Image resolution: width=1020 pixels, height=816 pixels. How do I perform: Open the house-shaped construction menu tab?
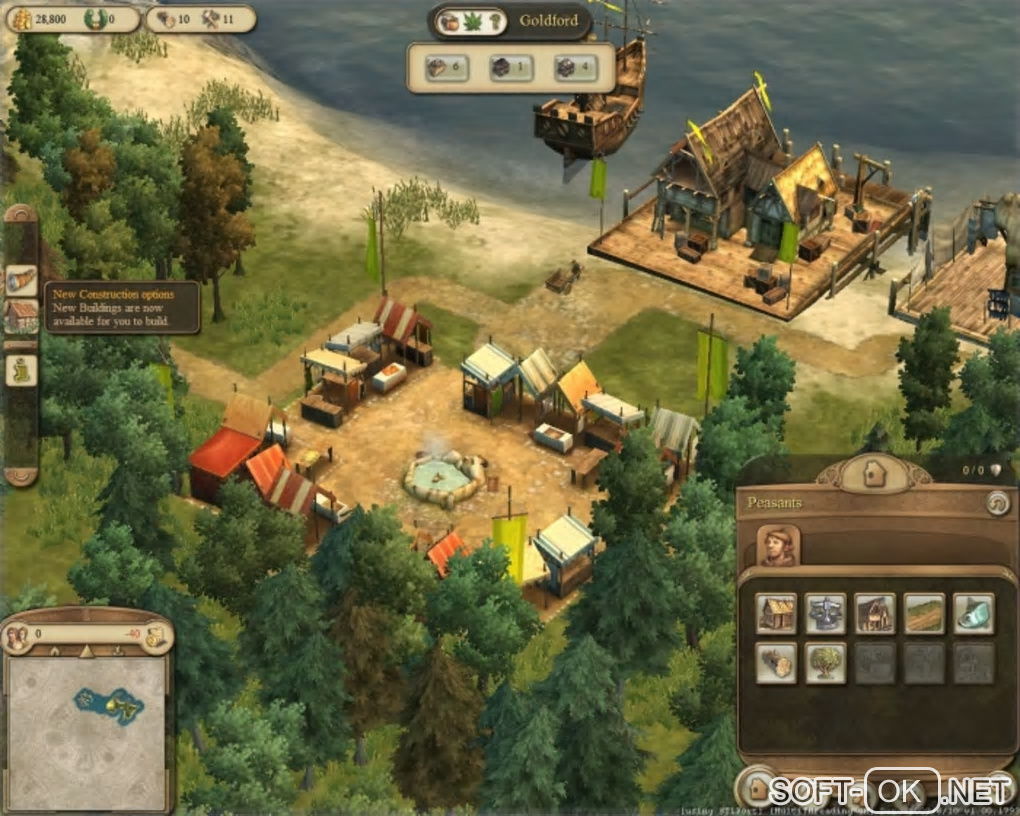coord(874,474)
